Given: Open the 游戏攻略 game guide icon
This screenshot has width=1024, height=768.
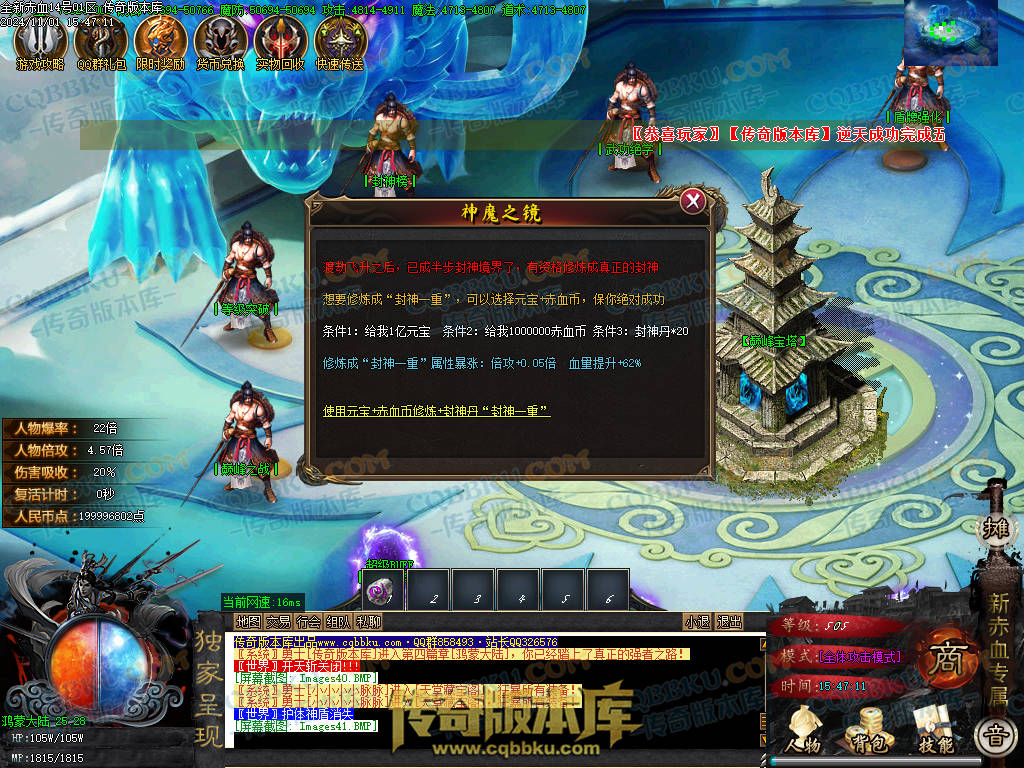Looking at the screenshot, I should pyautogui.click(x=37, y=43).
